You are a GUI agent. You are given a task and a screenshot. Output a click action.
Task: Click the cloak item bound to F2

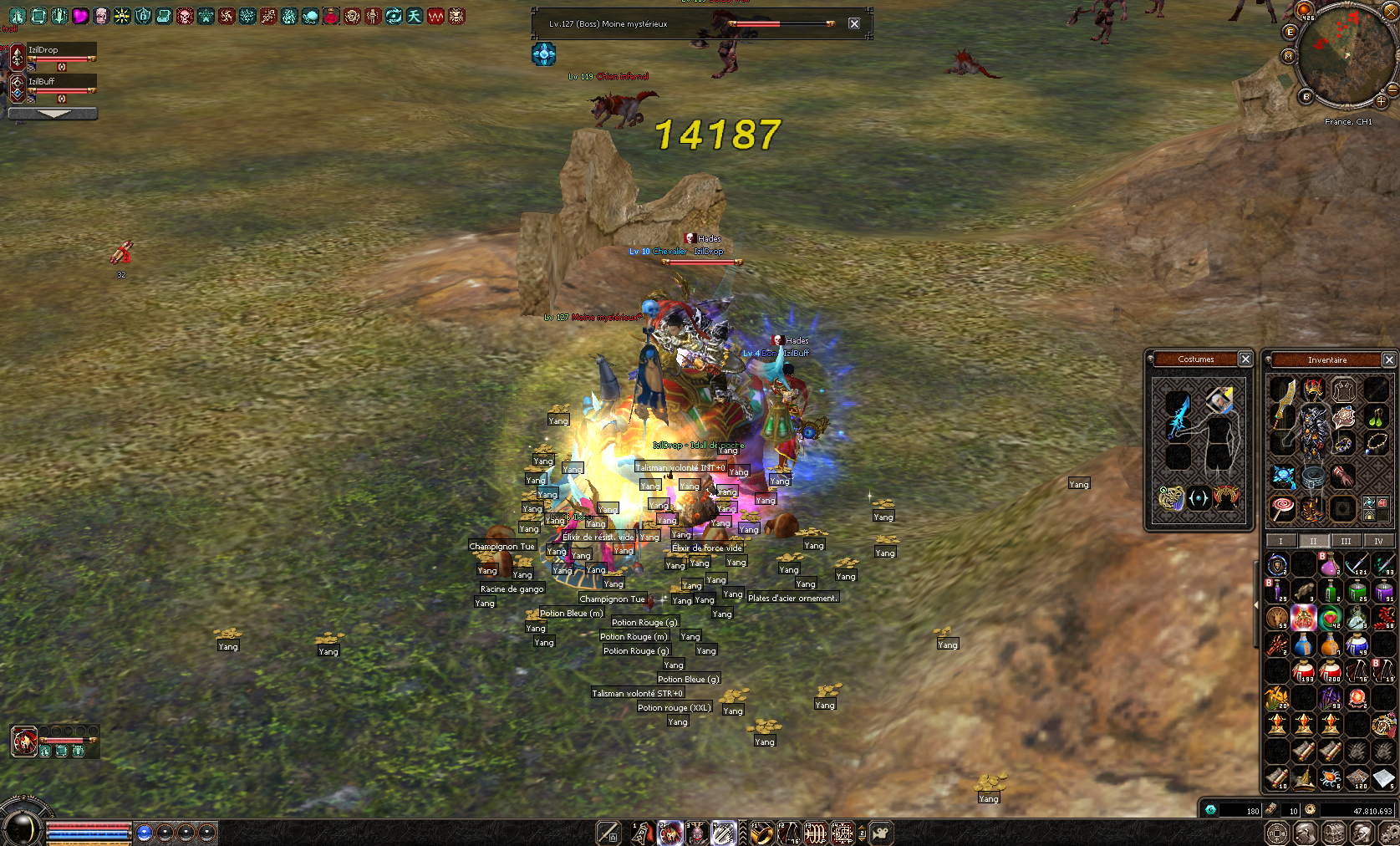click(x=789, y=832)
